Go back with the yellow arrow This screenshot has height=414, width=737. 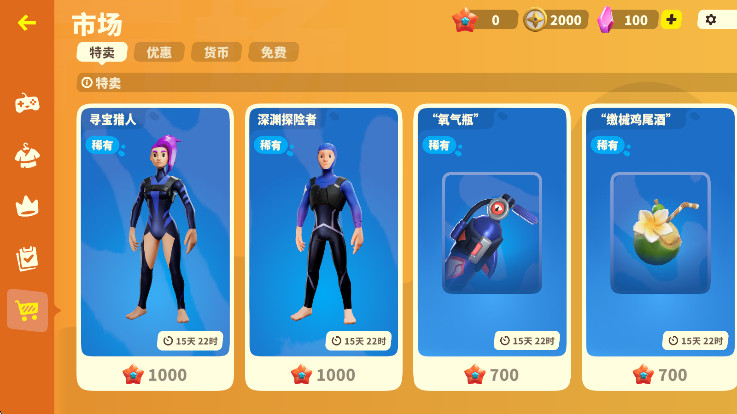(x=27, y=22)
